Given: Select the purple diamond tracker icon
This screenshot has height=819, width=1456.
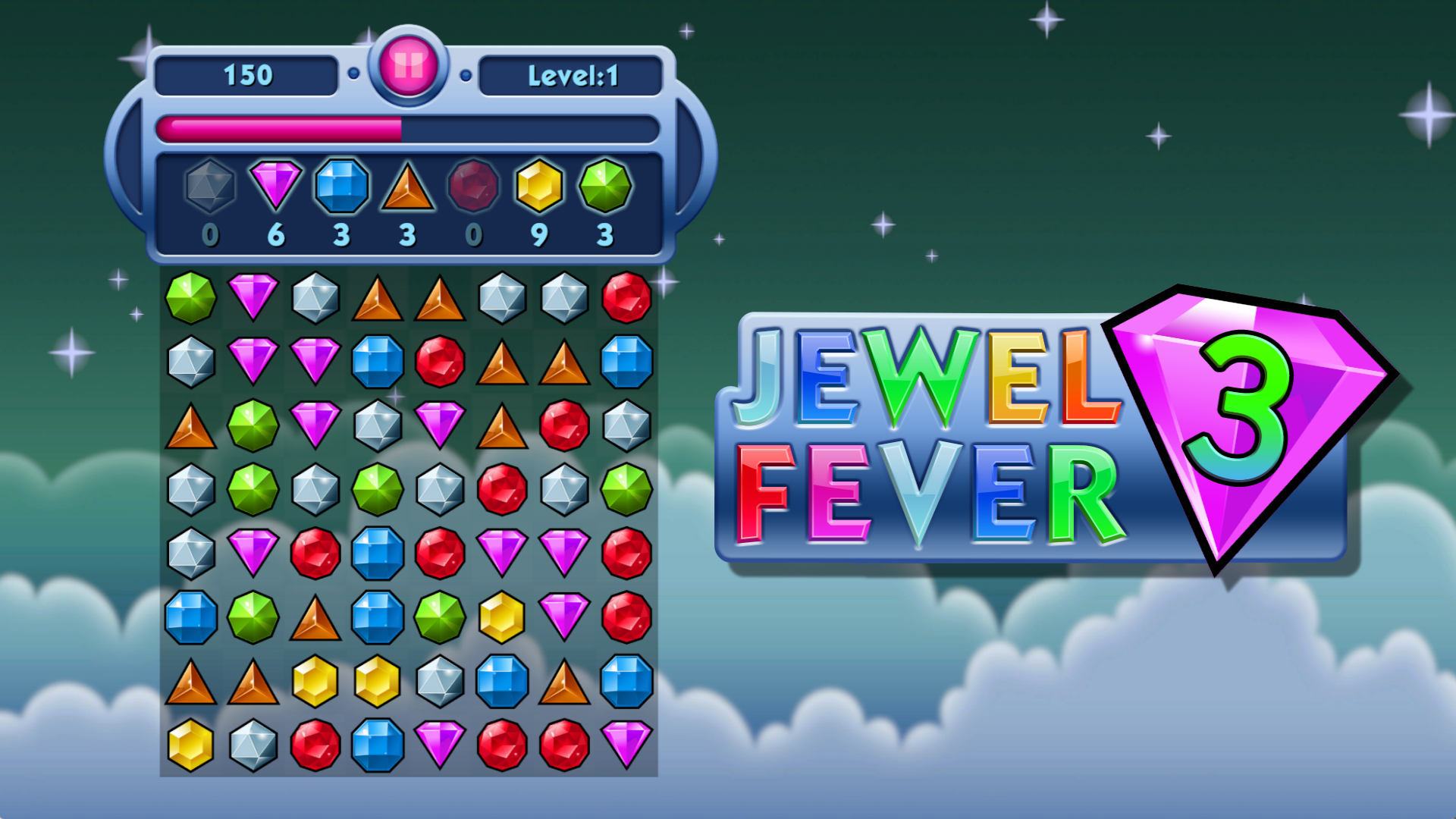Looking at the screenshot, I should coord(276,187).
